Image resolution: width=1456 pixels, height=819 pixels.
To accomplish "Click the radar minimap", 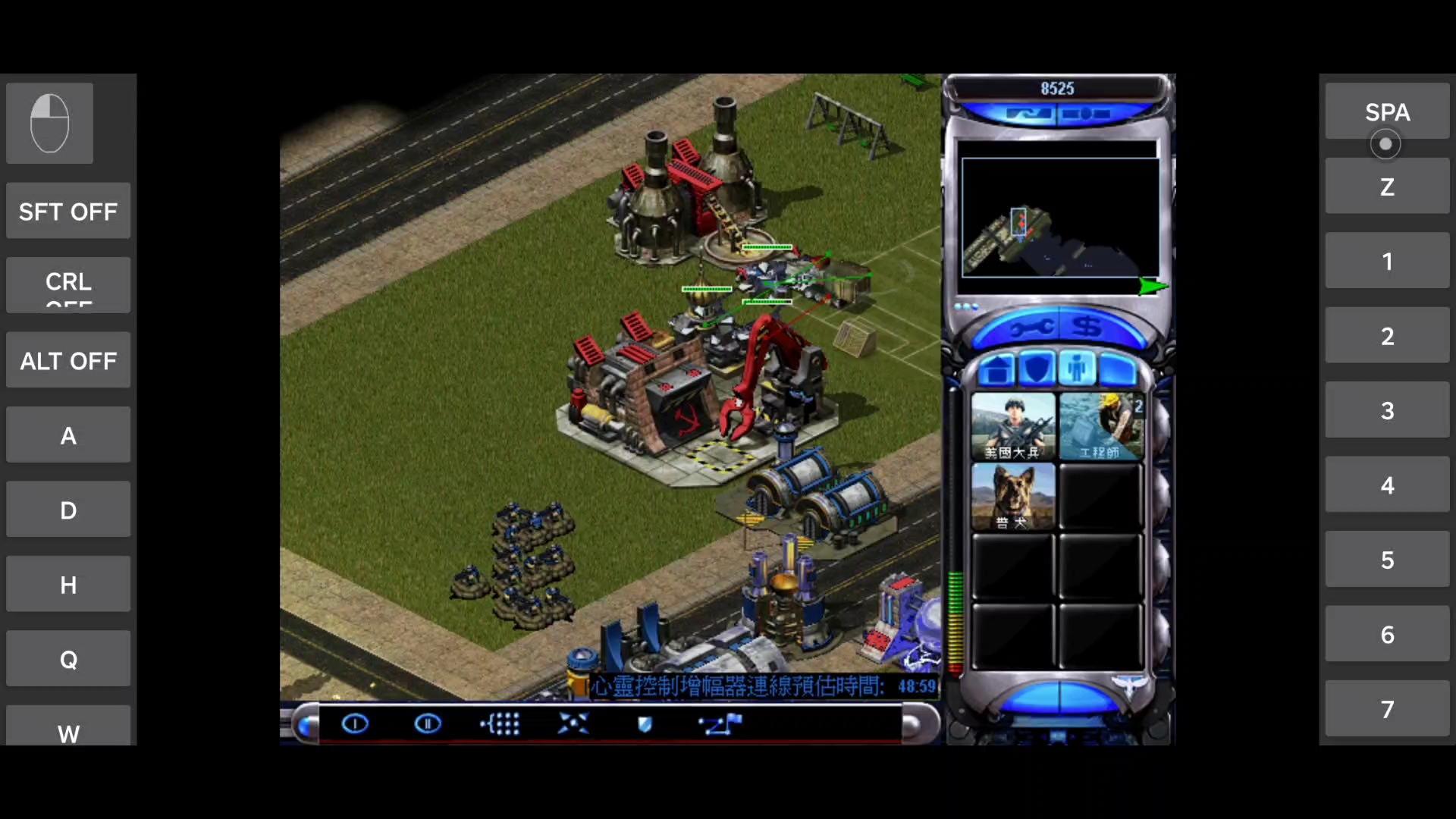I will pyautogui.click(x=1059, y=218).
